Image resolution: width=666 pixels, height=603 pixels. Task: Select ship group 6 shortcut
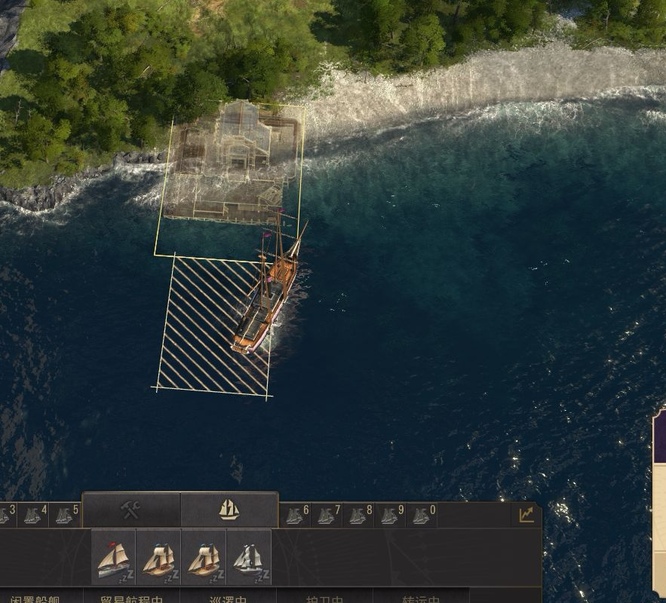click(x=296, y=515)
